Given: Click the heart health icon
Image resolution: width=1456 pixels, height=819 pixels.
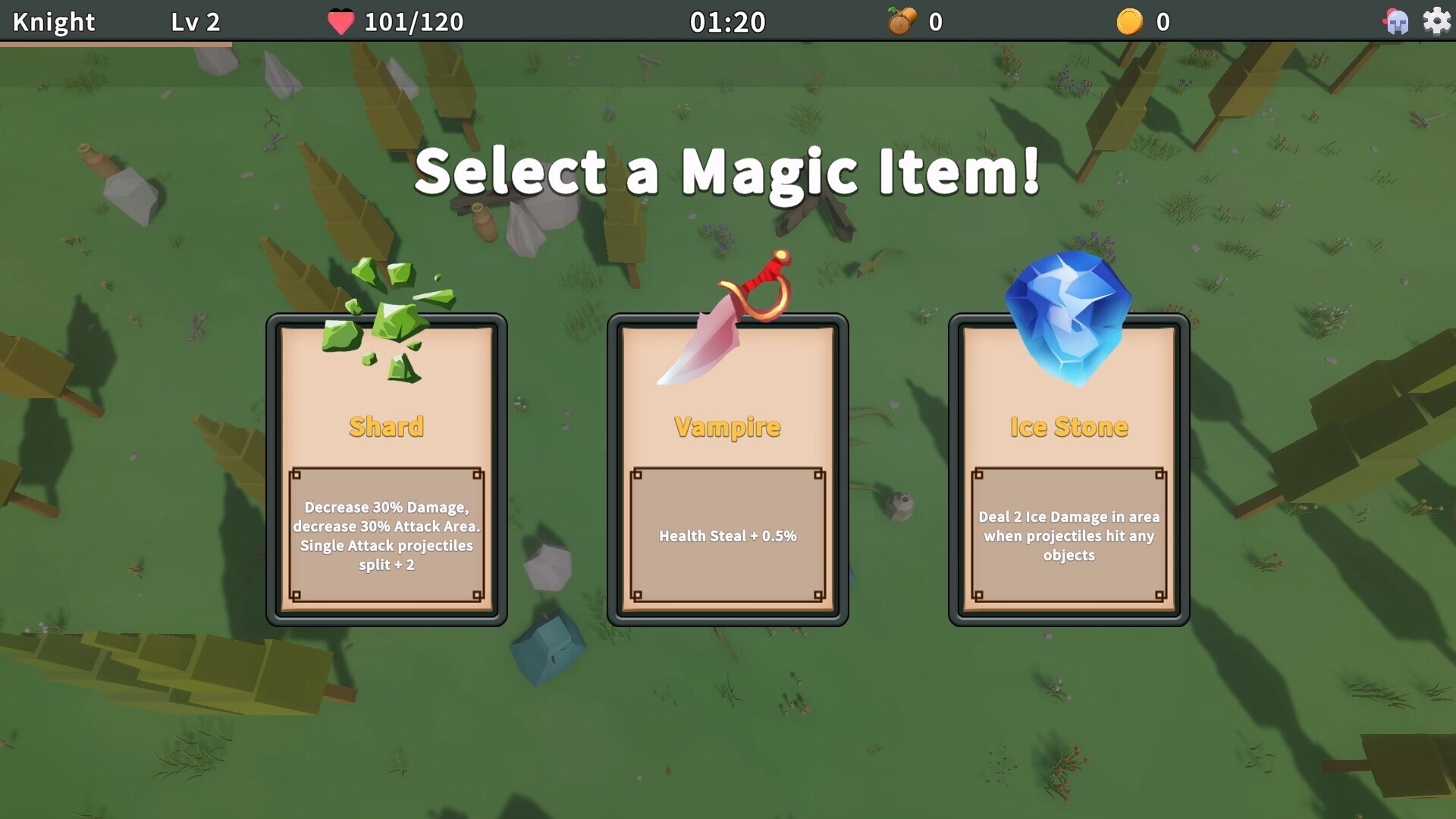Looking at the screenshot, I should click(340, 21).
